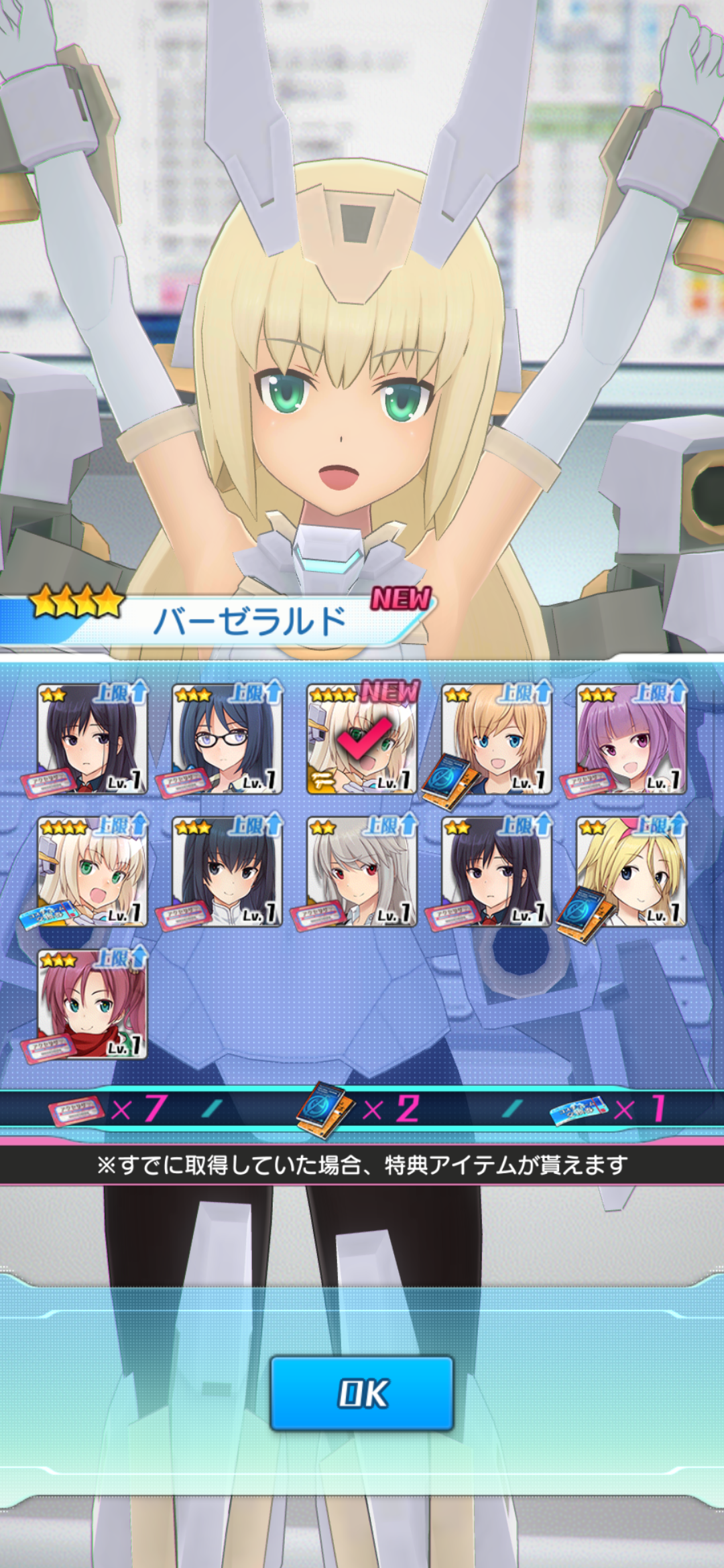The height and width of the screenshot is (1568, 724).
Task: Select the purple-haired three-star portrait
Action: (x=631, y=739)
